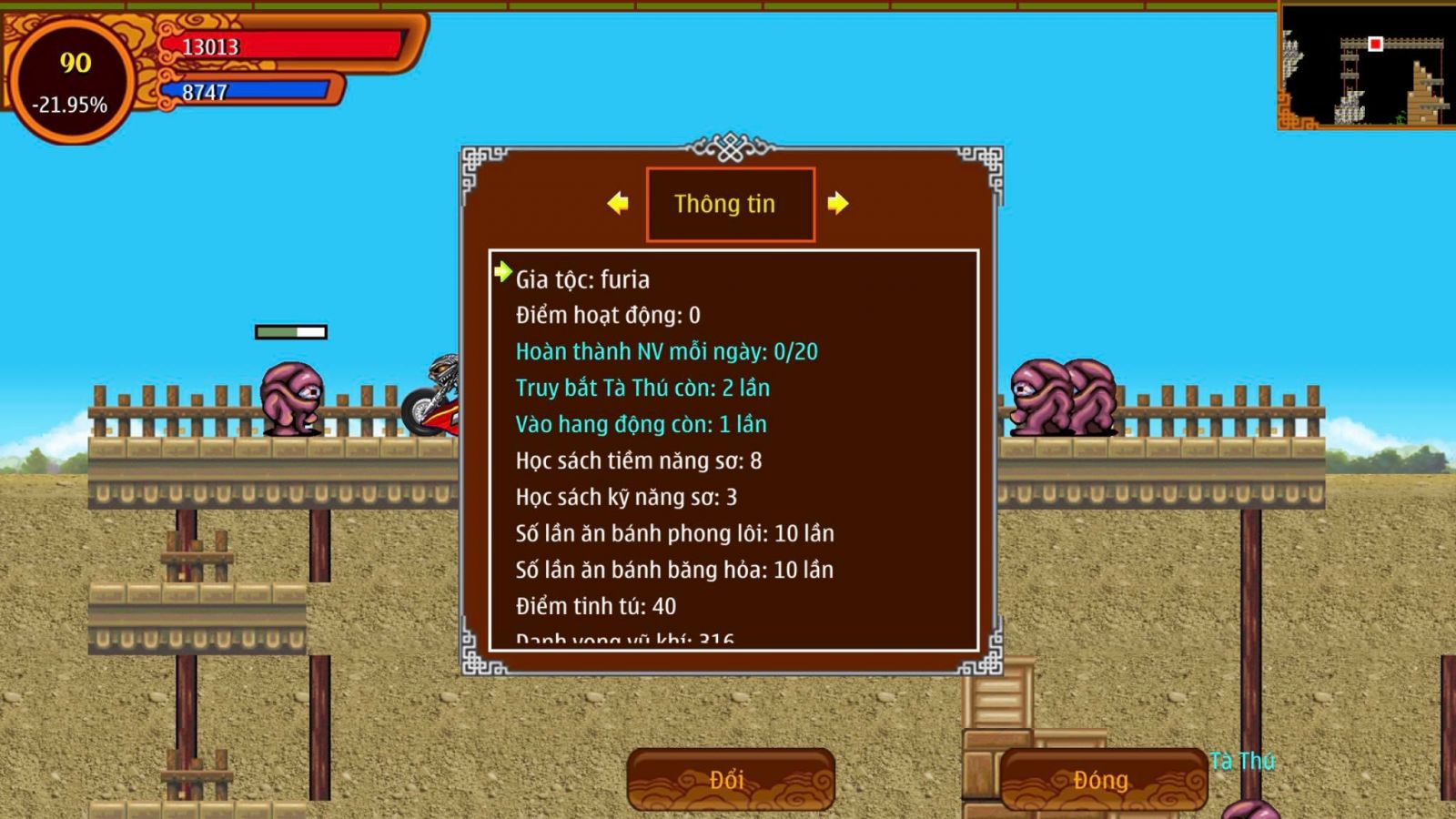This screenshot has height=819, width=1456.
Task: Go to the next tab with right arrow
Action: point(838,204)
